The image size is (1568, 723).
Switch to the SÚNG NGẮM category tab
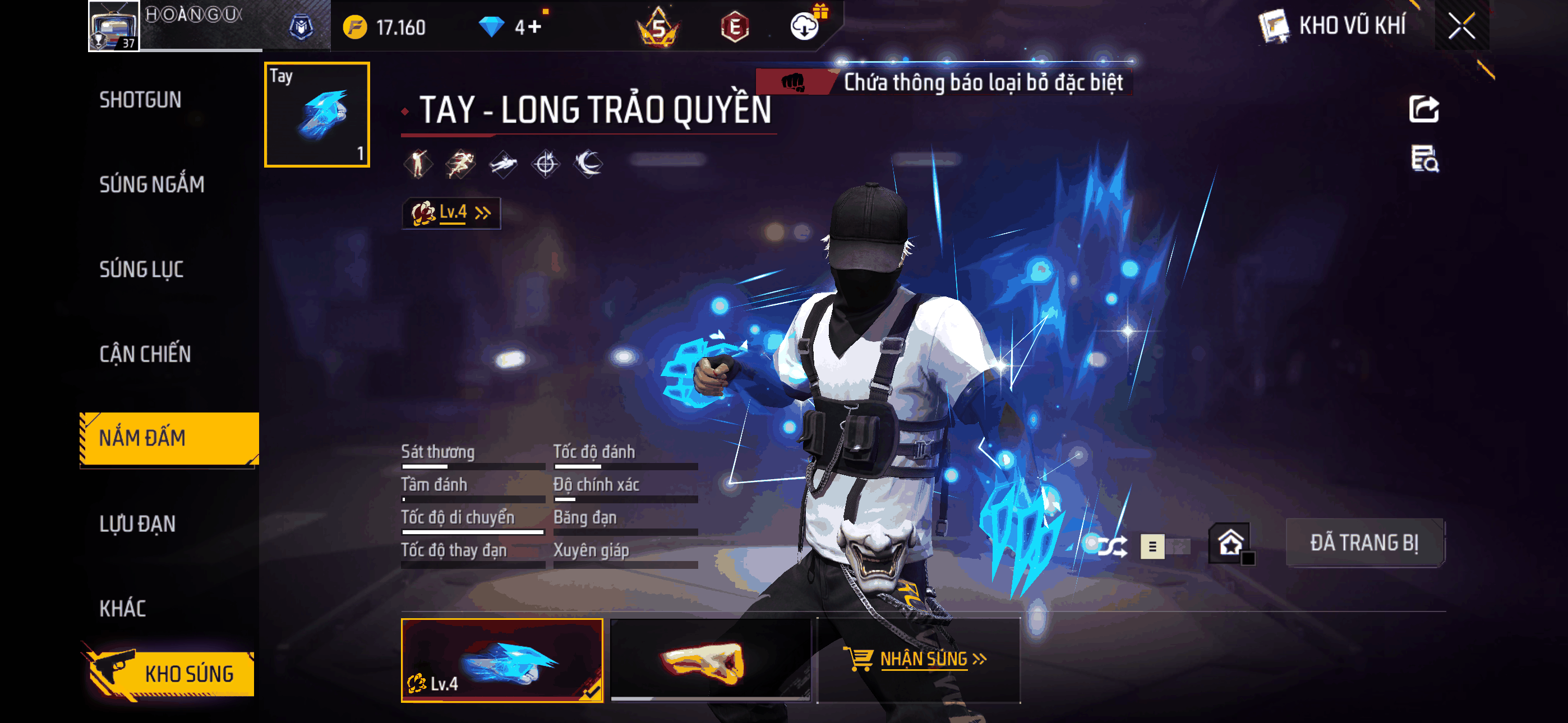tap(152, 184)
